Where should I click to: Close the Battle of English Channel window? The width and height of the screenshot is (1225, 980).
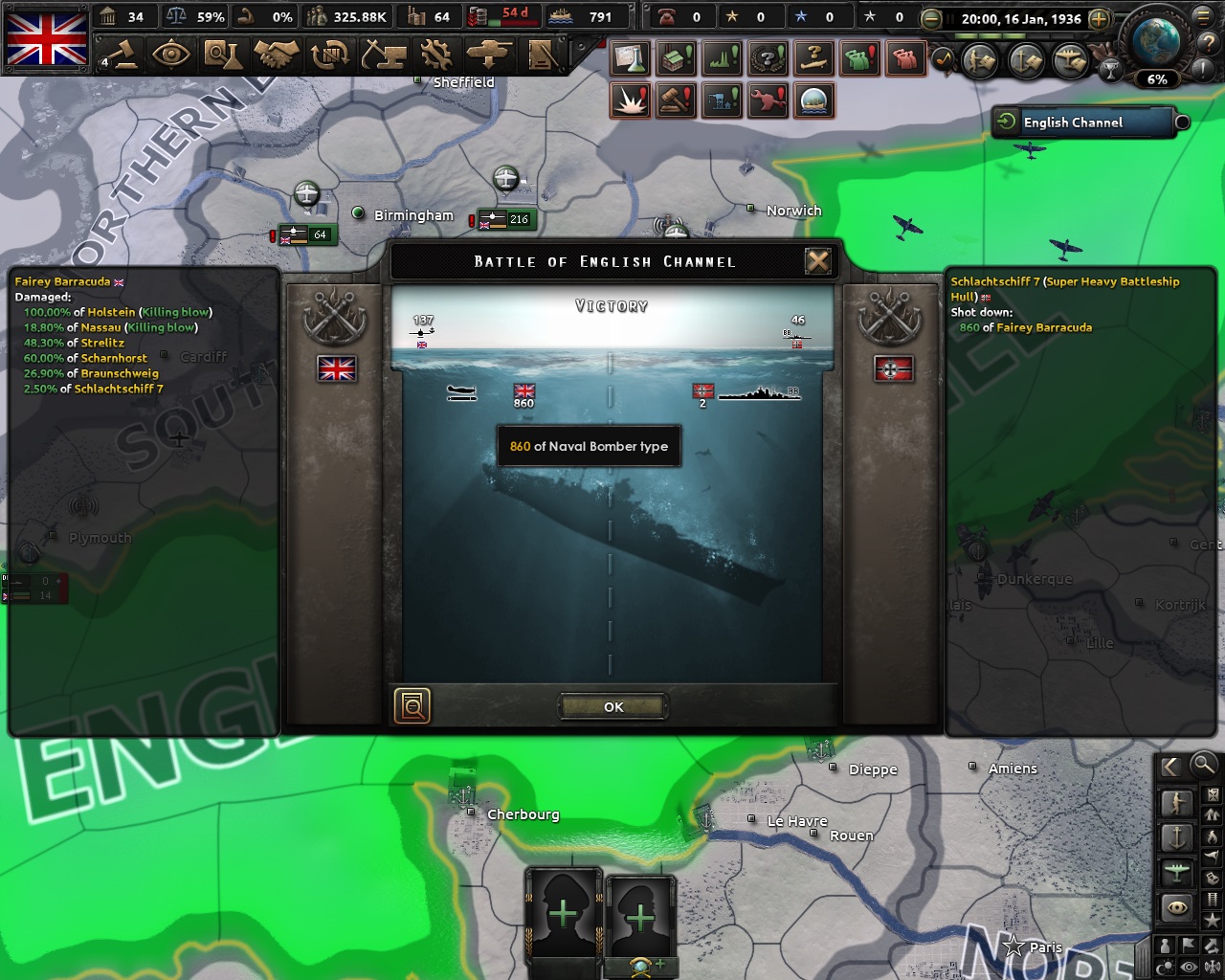point(817,259)
